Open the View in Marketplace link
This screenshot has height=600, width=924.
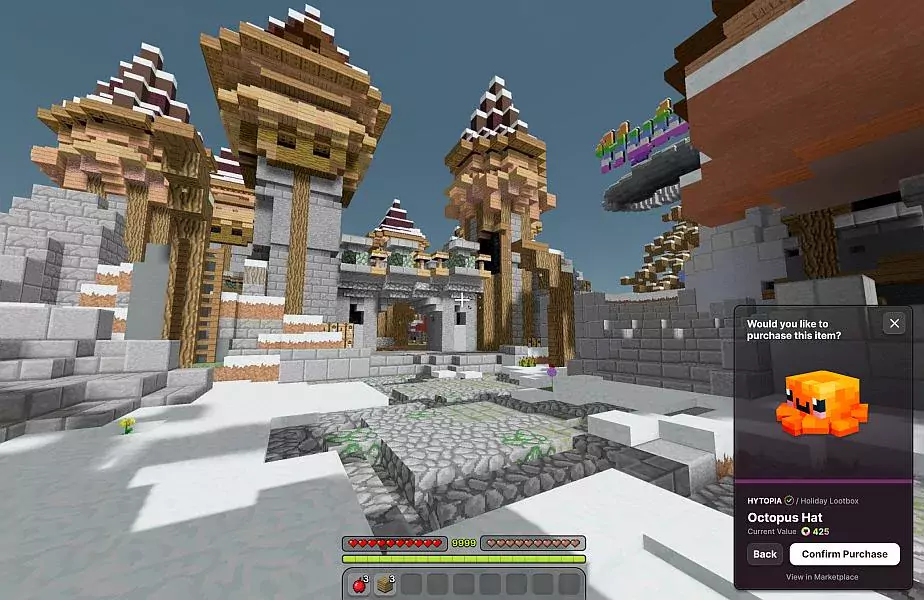[821, 577]
